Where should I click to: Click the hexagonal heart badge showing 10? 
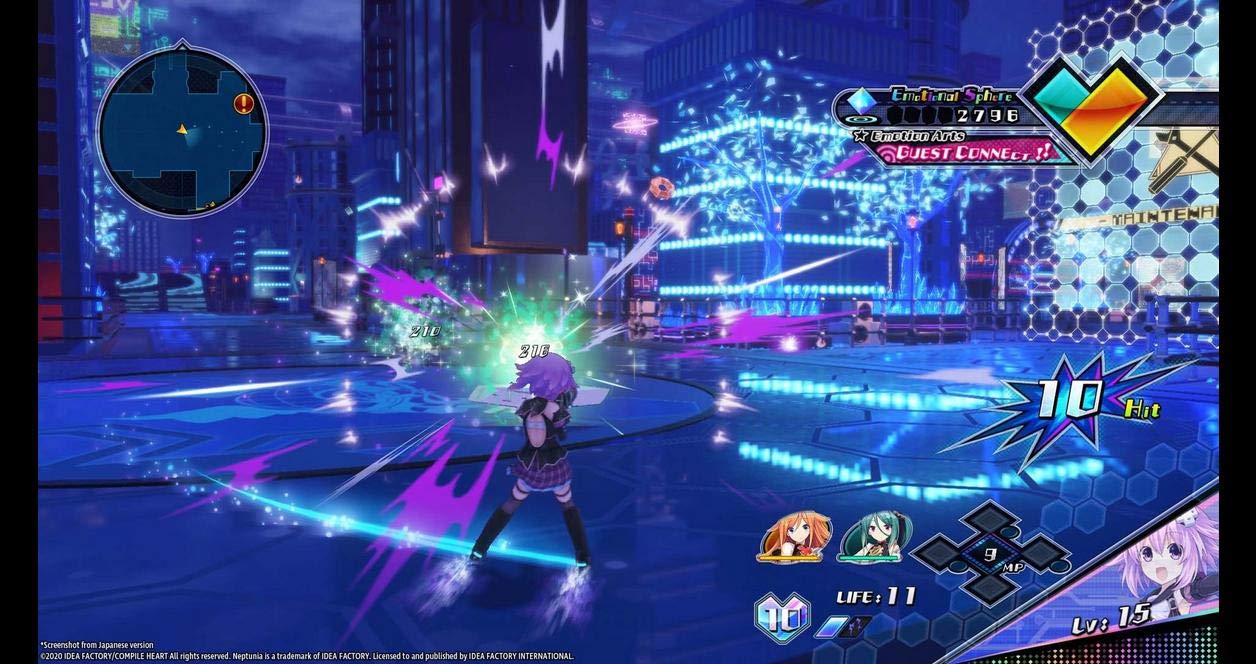(x=783, y=614)
